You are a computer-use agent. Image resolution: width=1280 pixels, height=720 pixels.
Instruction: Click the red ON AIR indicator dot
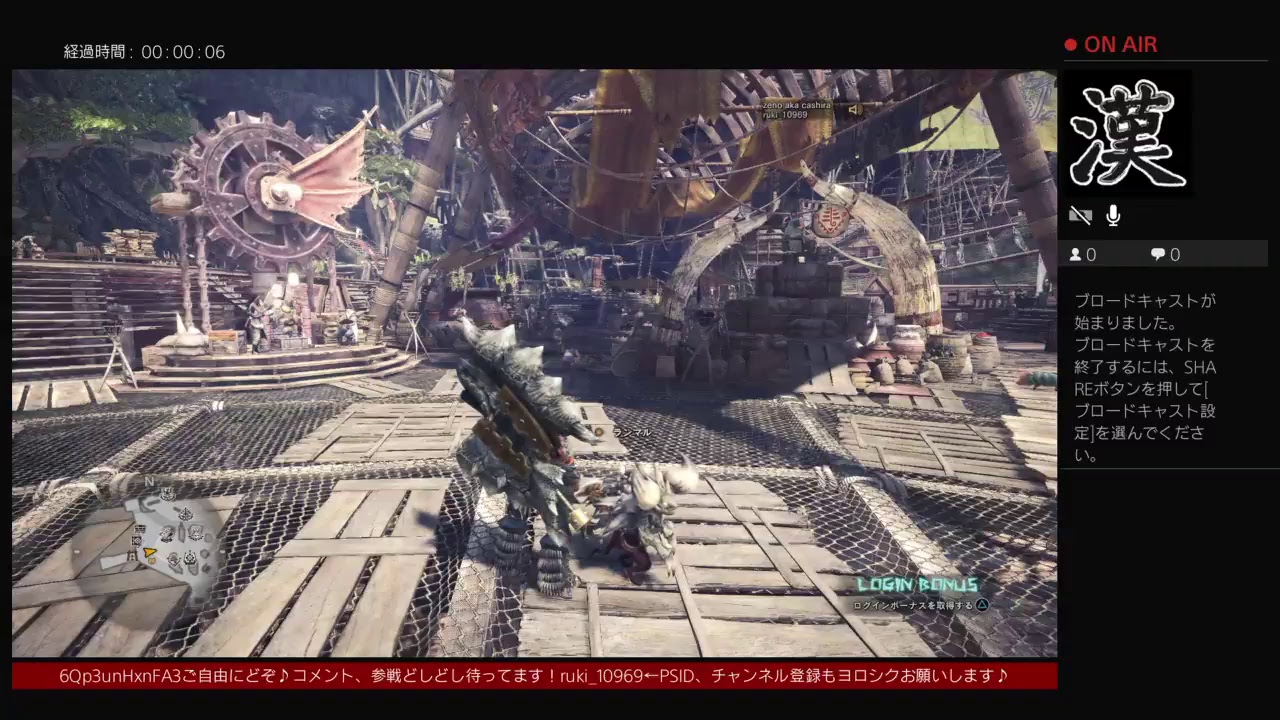pos(1069,44)
